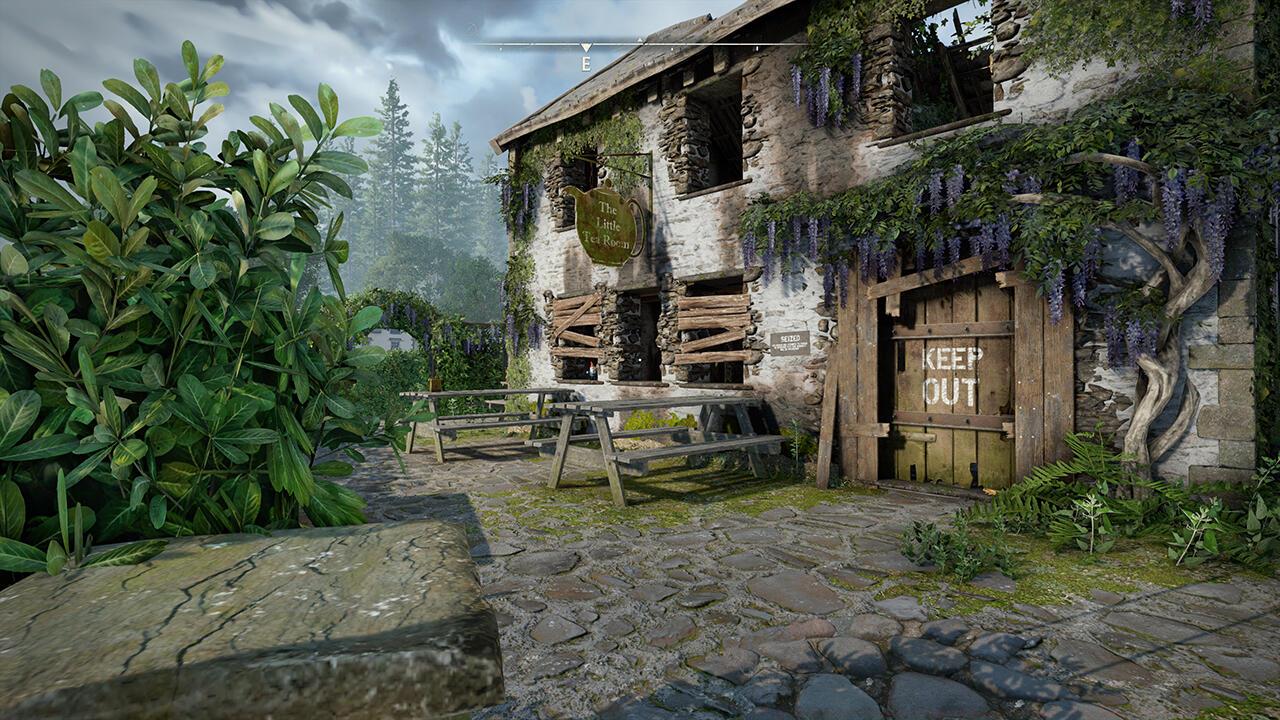Click the East marker on the compass bar
Viewport: 1280px width, 720px height.
586,62
